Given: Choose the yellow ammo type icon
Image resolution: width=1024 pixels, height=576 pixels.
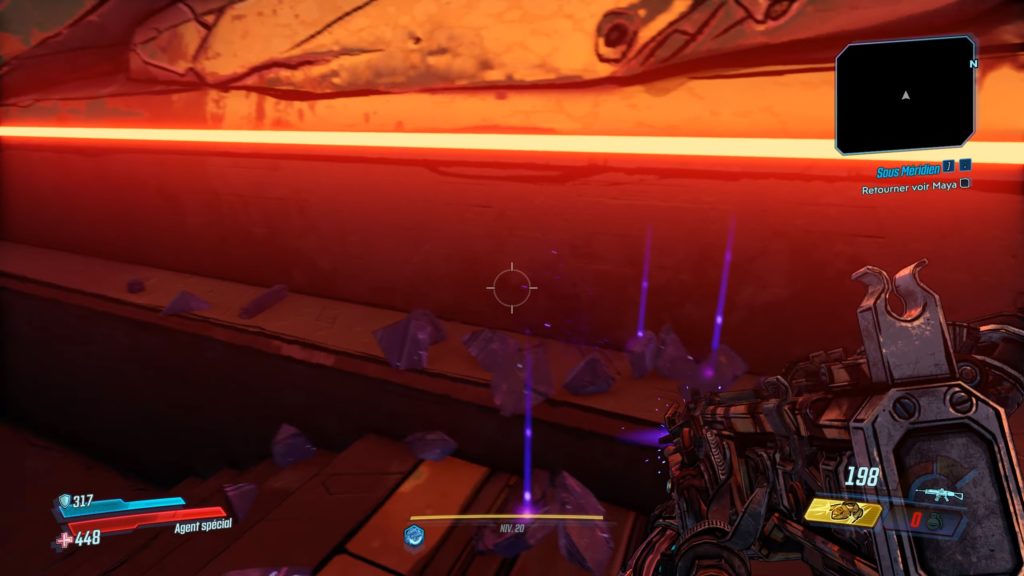Looking at the screenshot, I should tap(843, 513).
